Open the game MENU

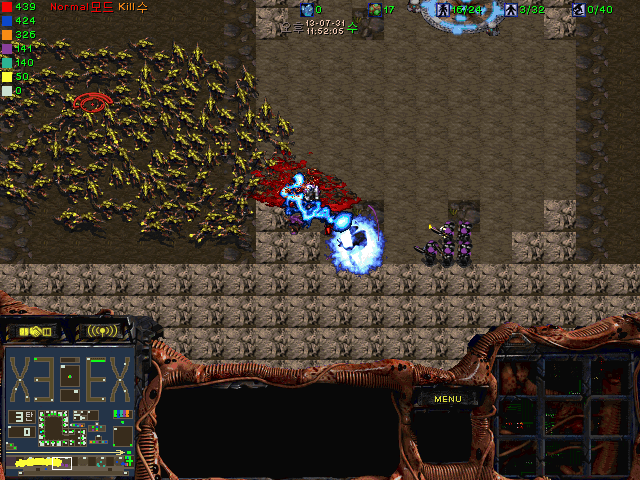(x=447, y=399)
